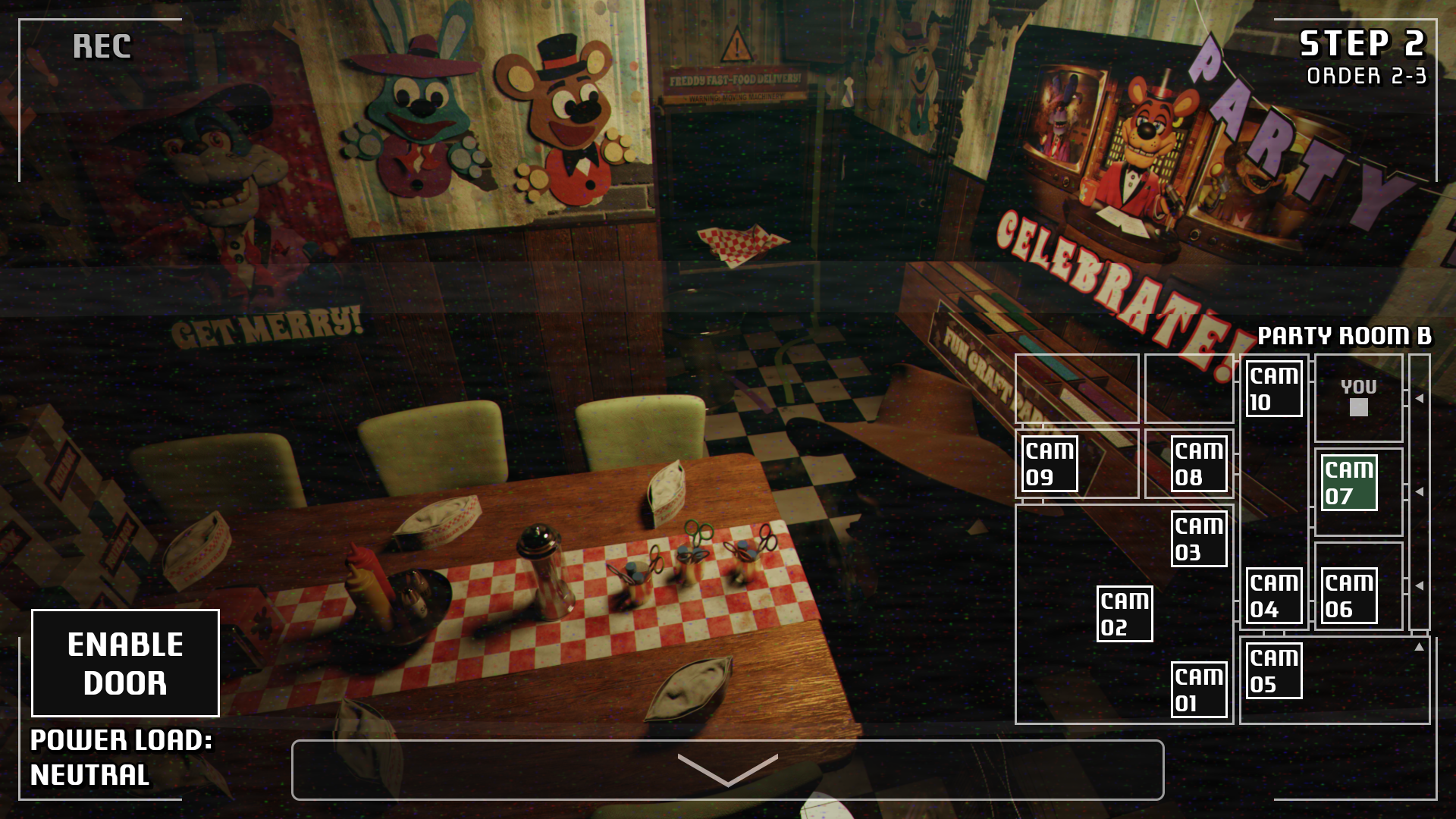Screen dimensions: 1456x819
Task: Click the PARTY ROOM B label
Action: pos(1345,336)
